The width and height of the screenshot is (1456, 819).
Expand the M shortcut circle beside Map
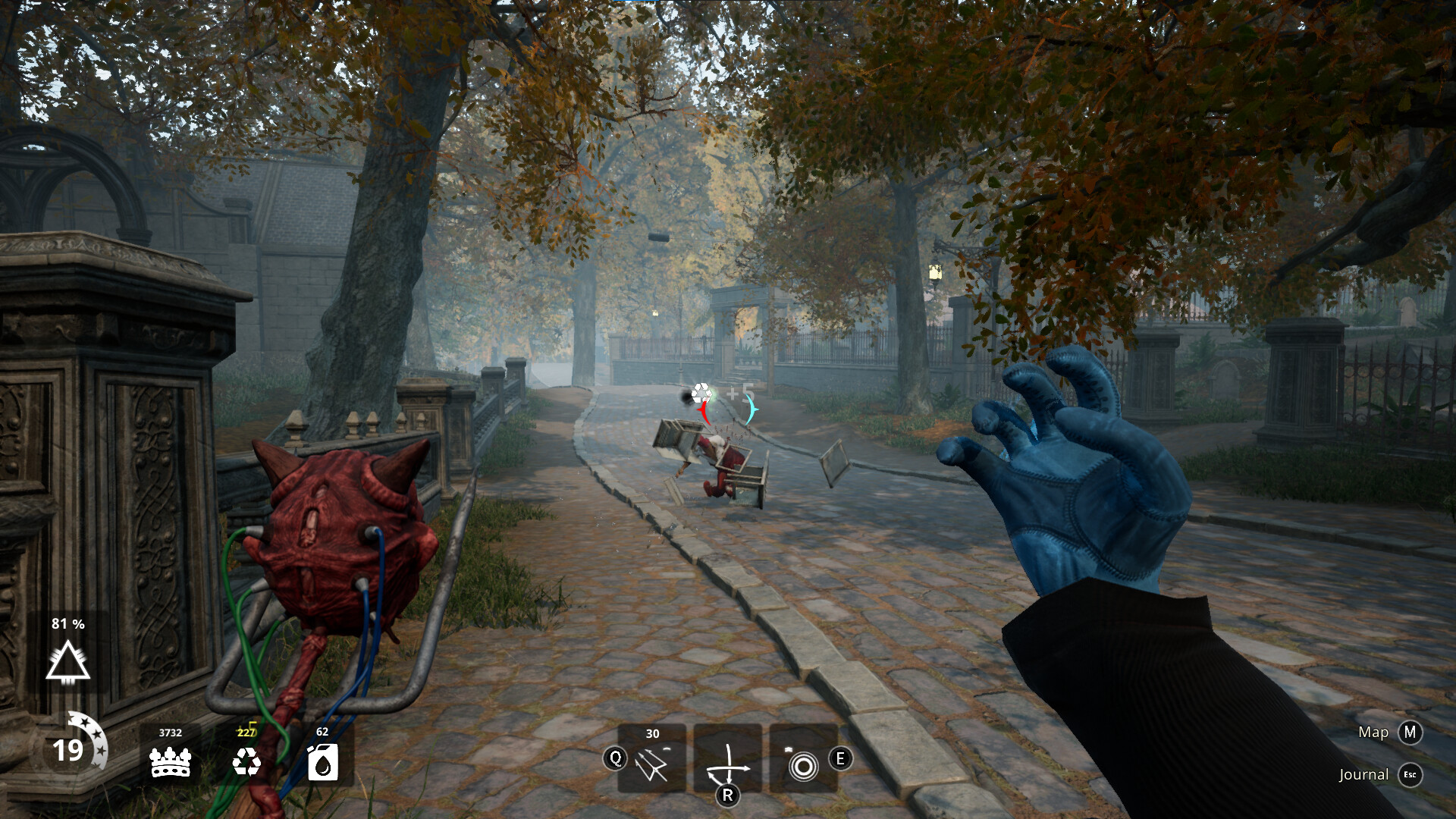[1410, 733]
